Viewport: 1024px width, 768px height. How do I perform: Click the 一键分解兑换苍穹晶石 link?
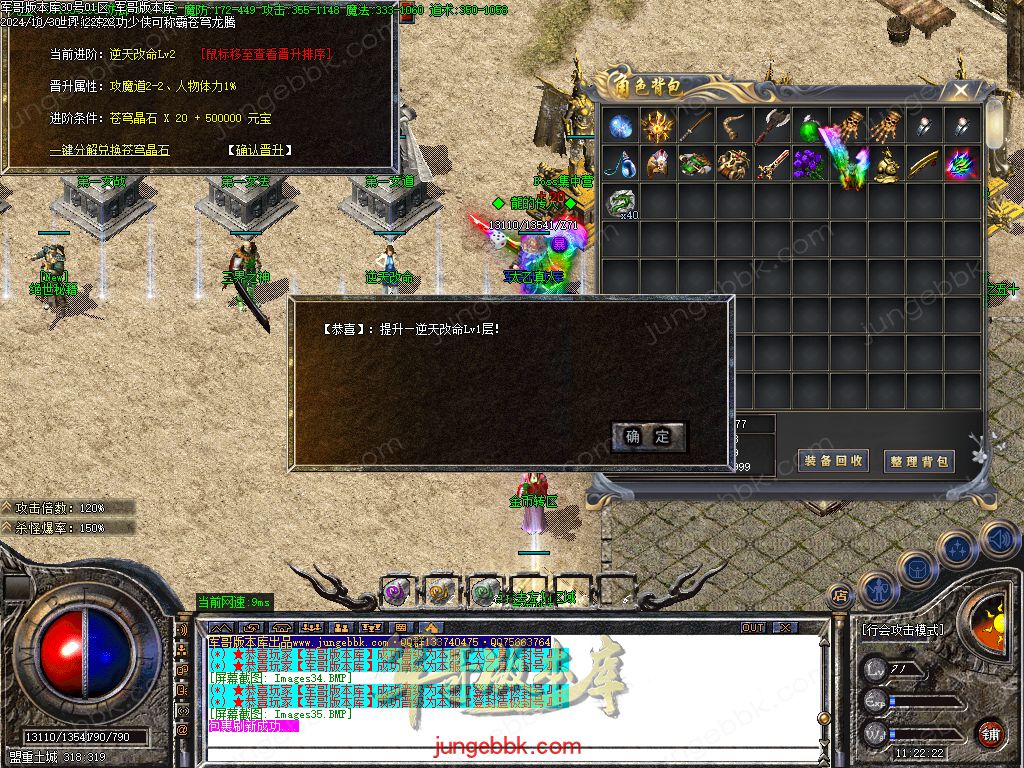coord(110,150)
